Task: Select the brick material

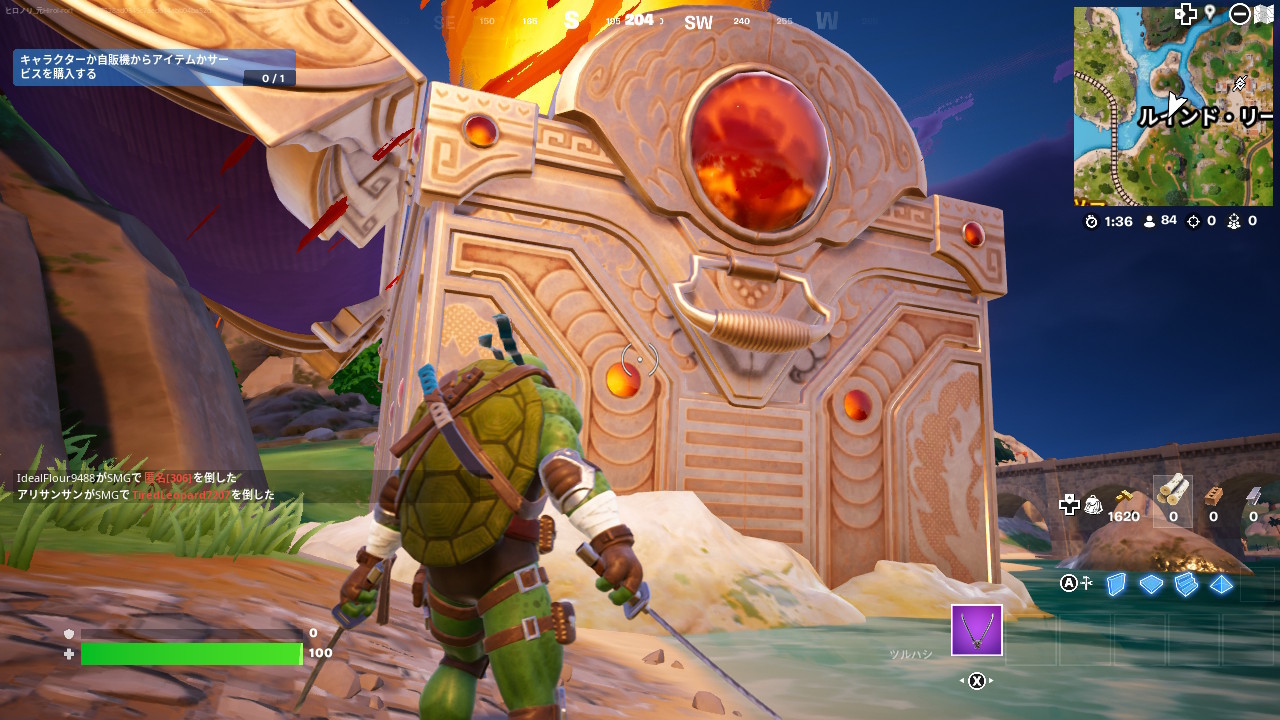Action: tap(1213, 497)
